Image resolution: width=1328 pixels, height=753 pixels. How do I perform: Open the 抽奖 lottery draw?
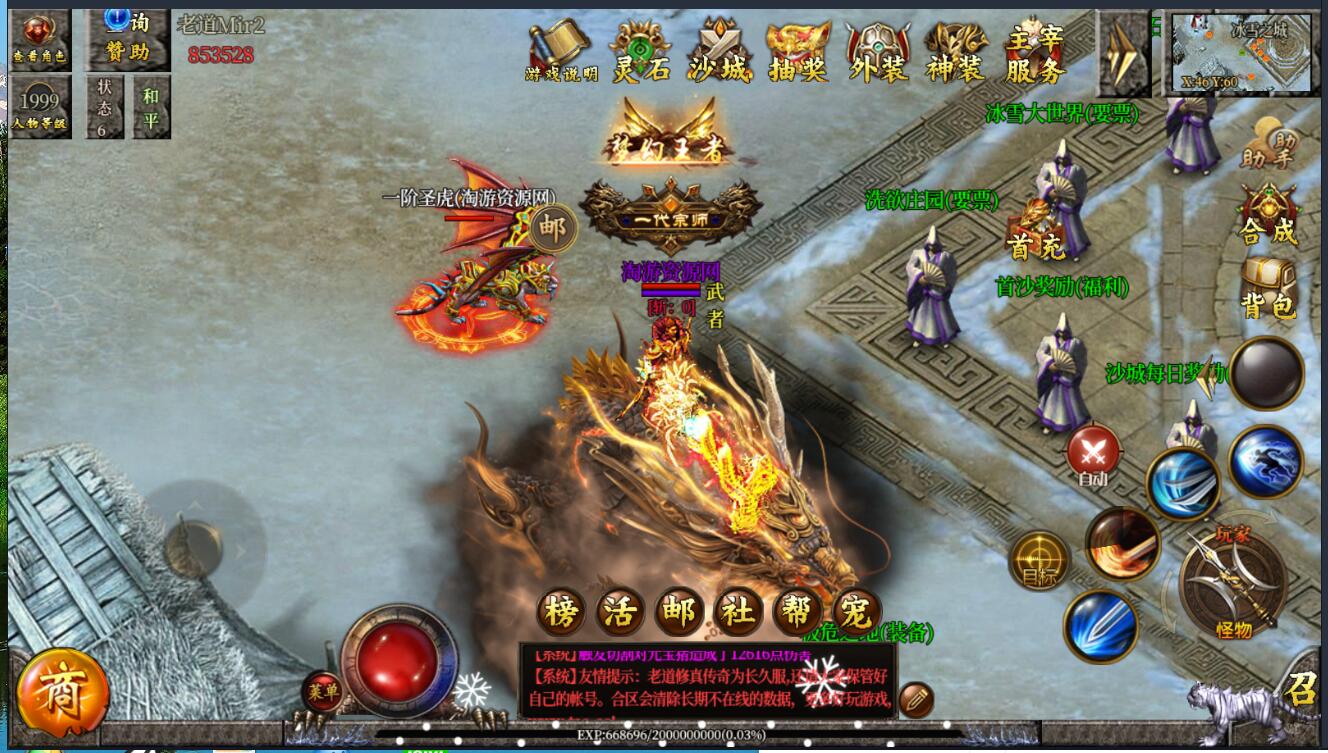(798, 51)
